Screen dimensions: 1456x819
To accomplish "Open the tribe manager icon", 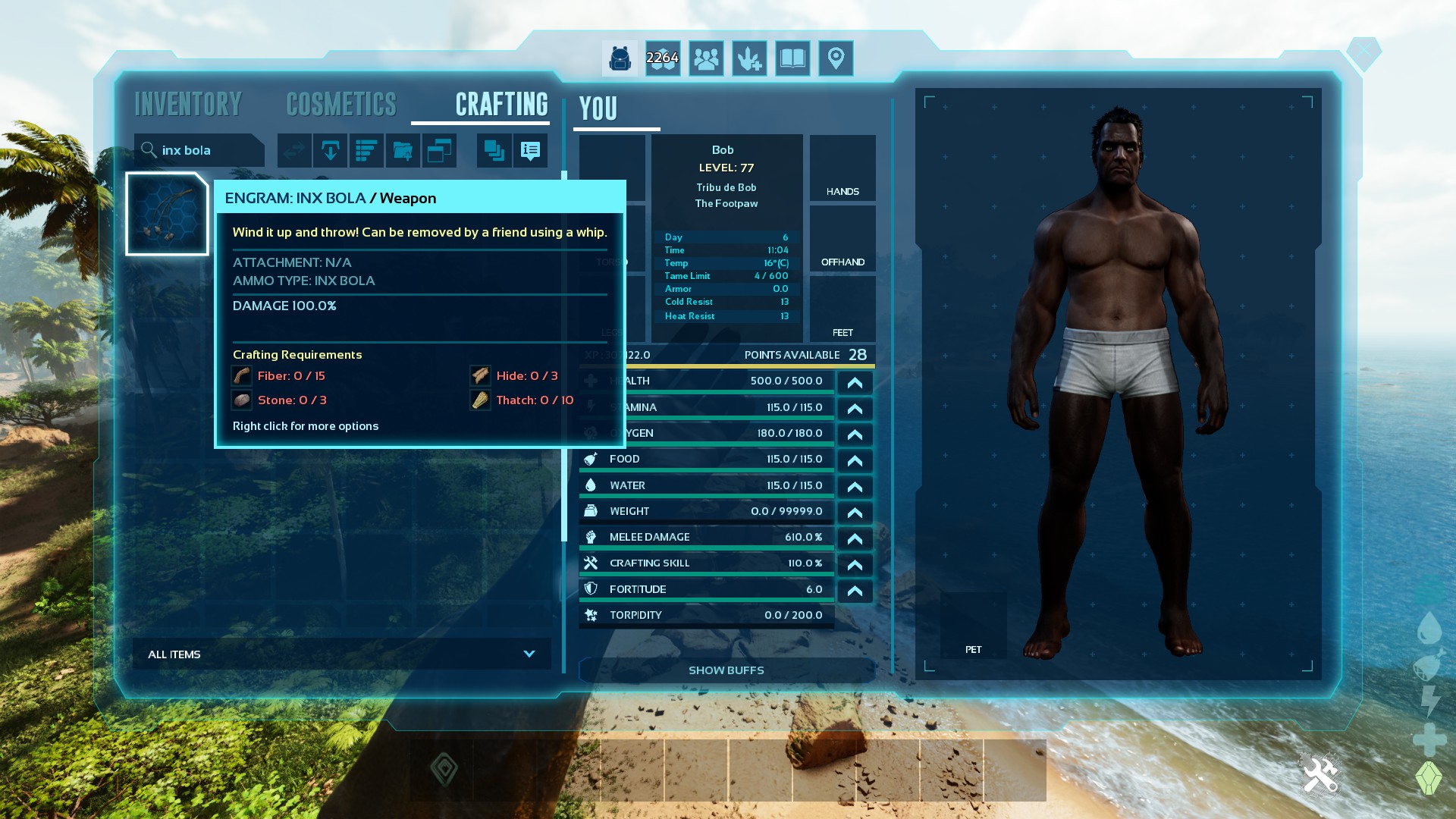I will 706,58.
